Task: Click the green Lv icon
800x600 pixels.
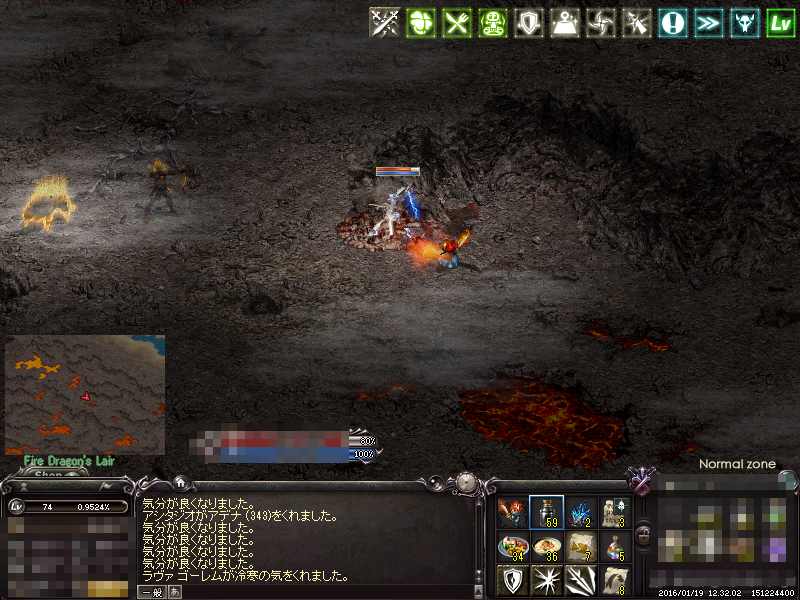Action: point(781,23)
